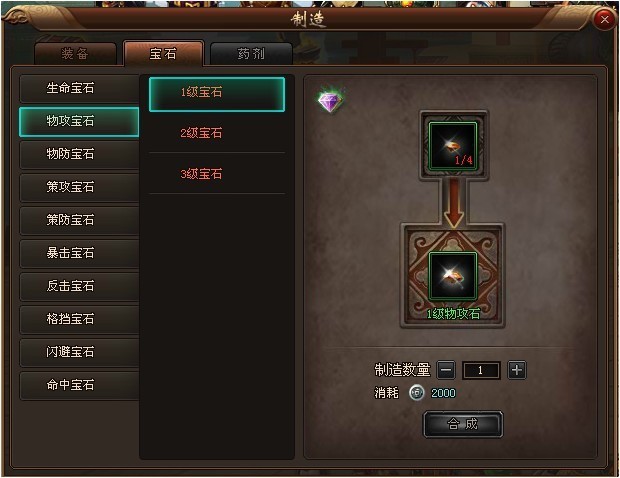Open the 格挡宝石 category
Viewport: 620px width, 478px height.
click(x=79, y=319)
